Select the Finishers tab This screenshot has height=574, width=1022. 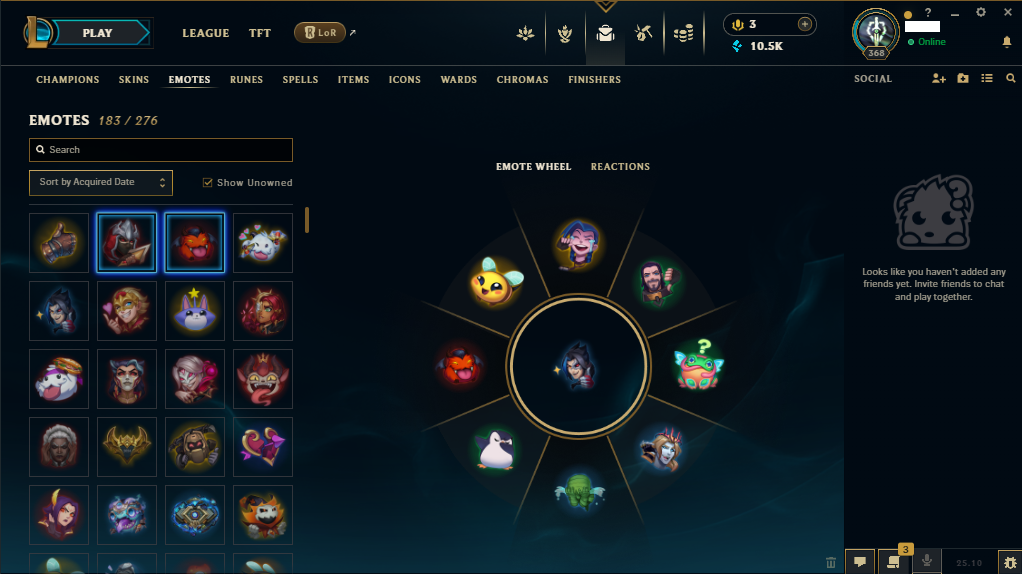coord(594,80)
